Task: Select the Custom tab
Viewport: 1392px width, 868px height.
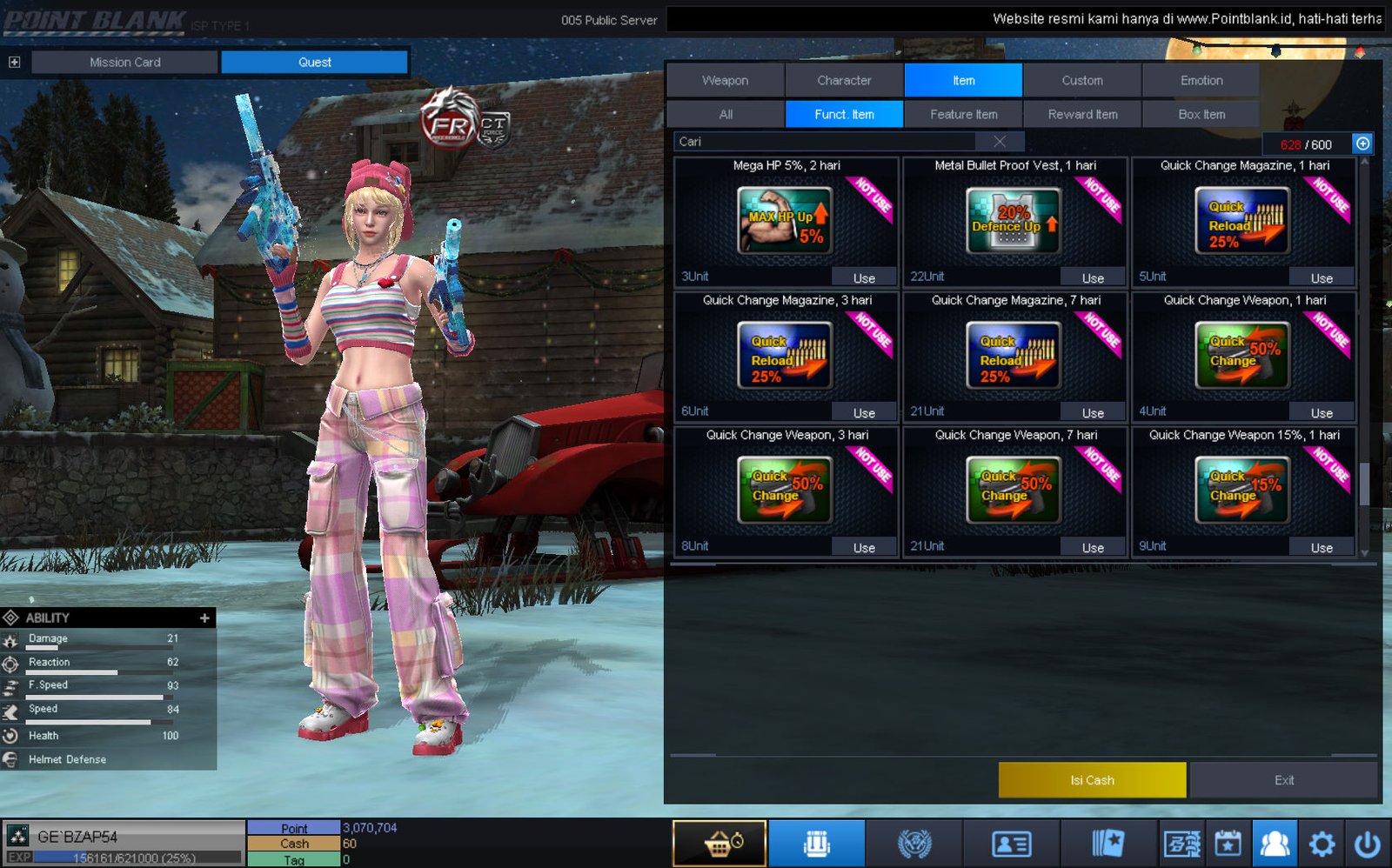Action: coord(1081,80)
